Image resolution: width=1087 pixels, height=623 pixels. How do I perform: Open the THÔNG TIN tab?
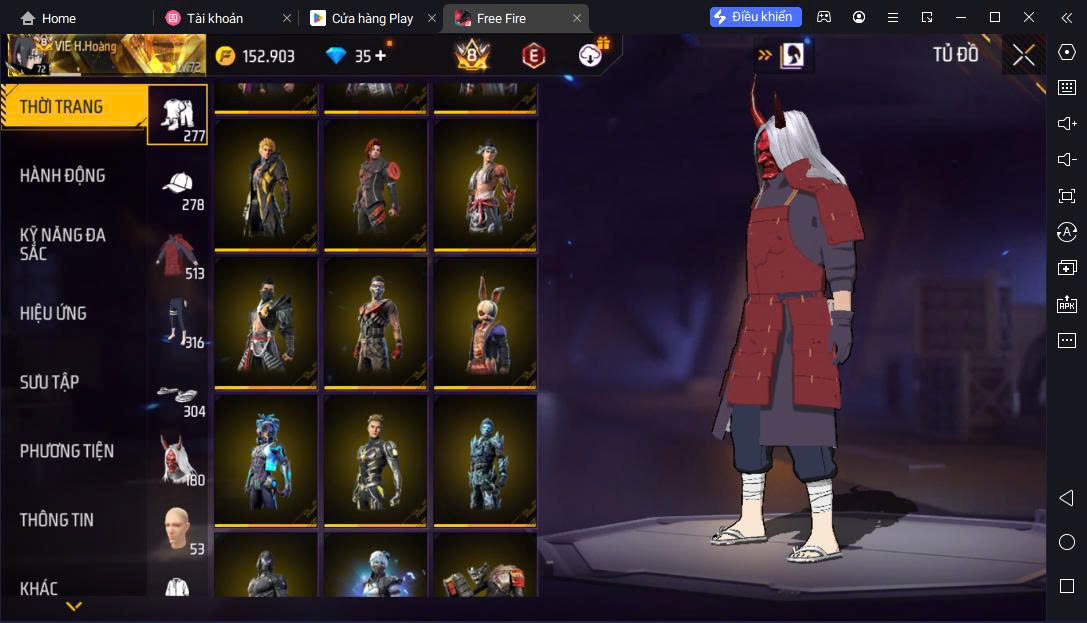click(57, 520)
